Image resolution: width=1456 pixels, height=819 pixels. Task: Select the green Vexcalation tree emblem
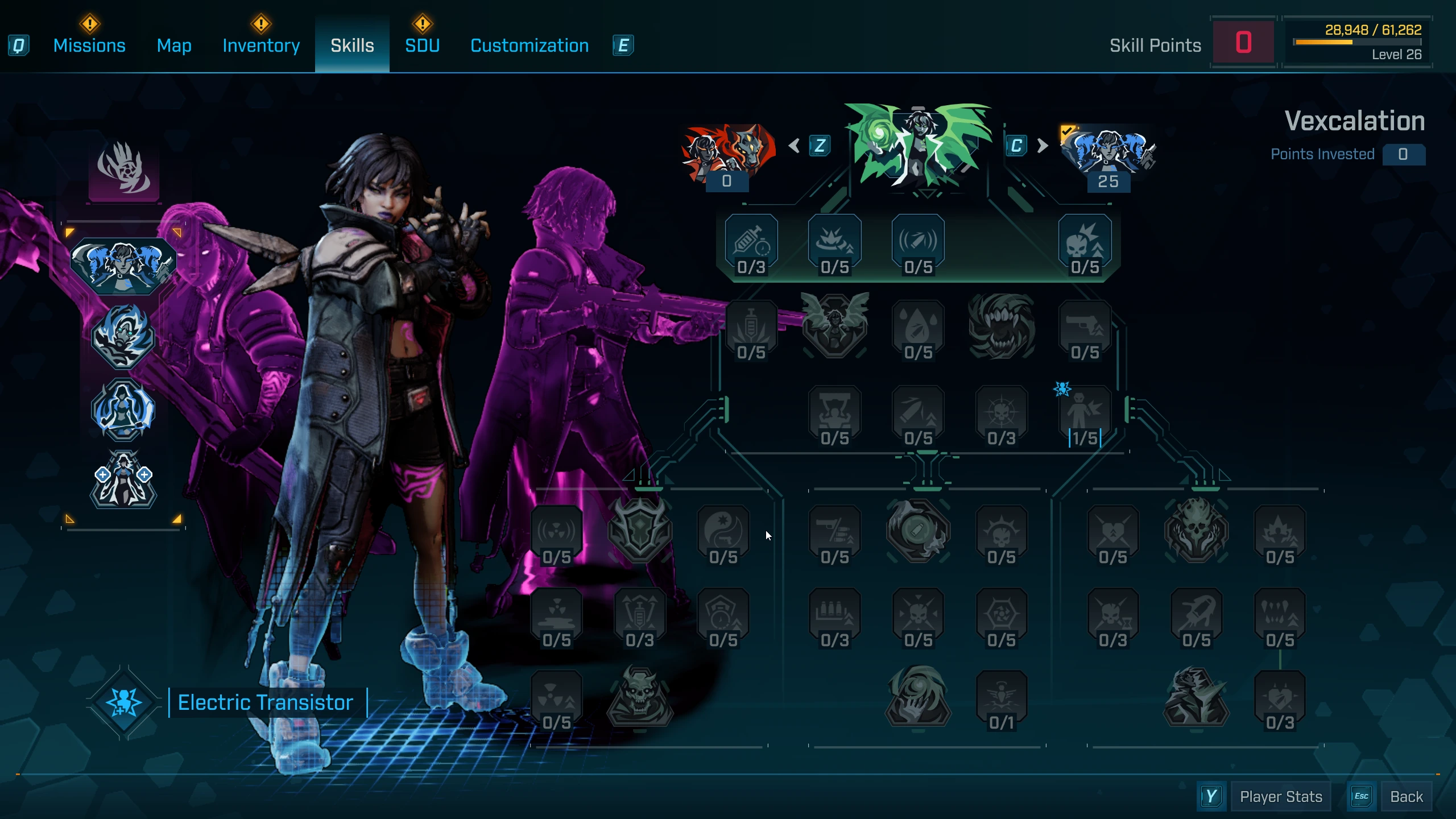click(918, 145)
